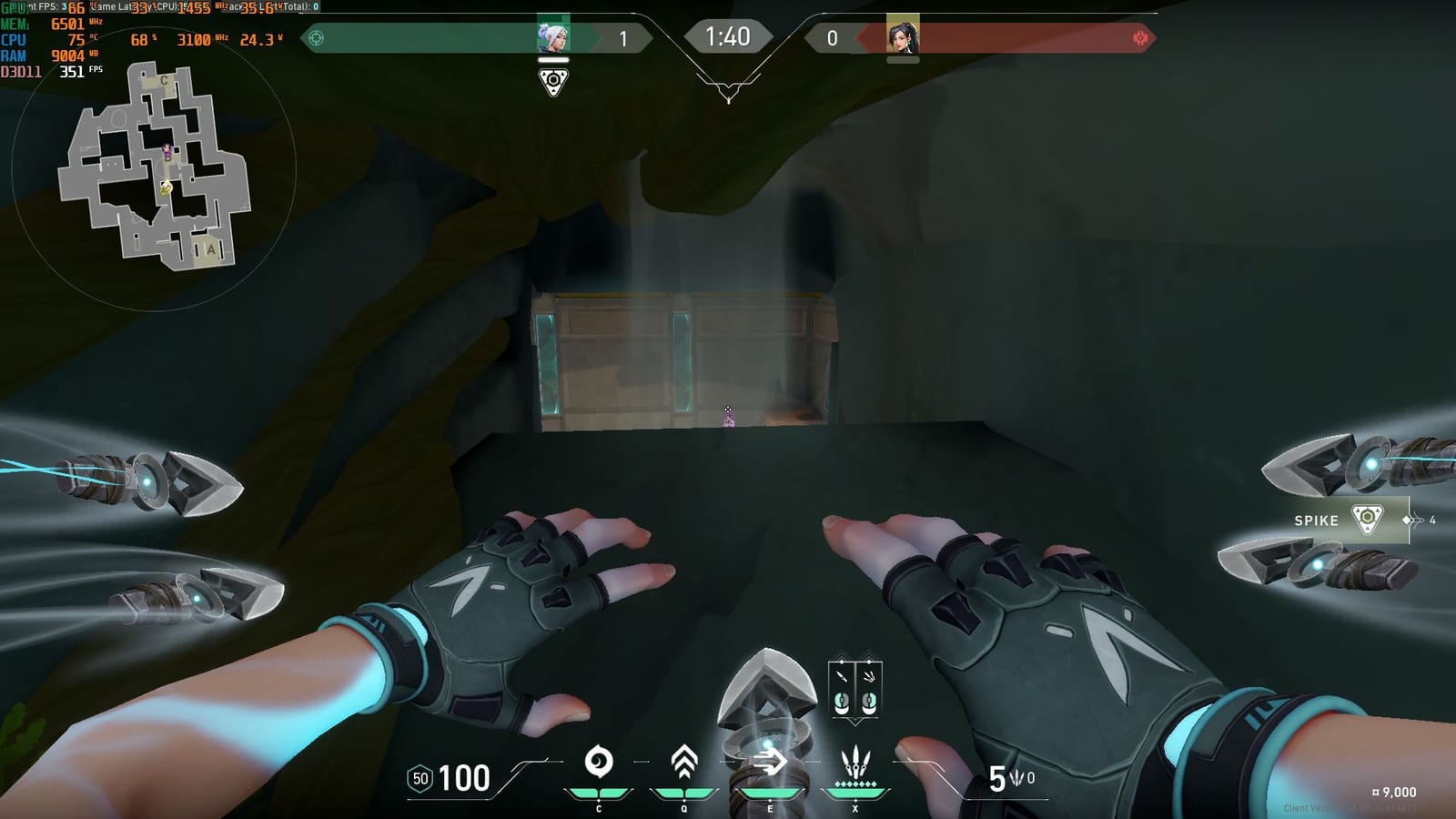1456x819 pixels.
Task: Click the Spike icon in the right panel
Action: [1370, 519]
